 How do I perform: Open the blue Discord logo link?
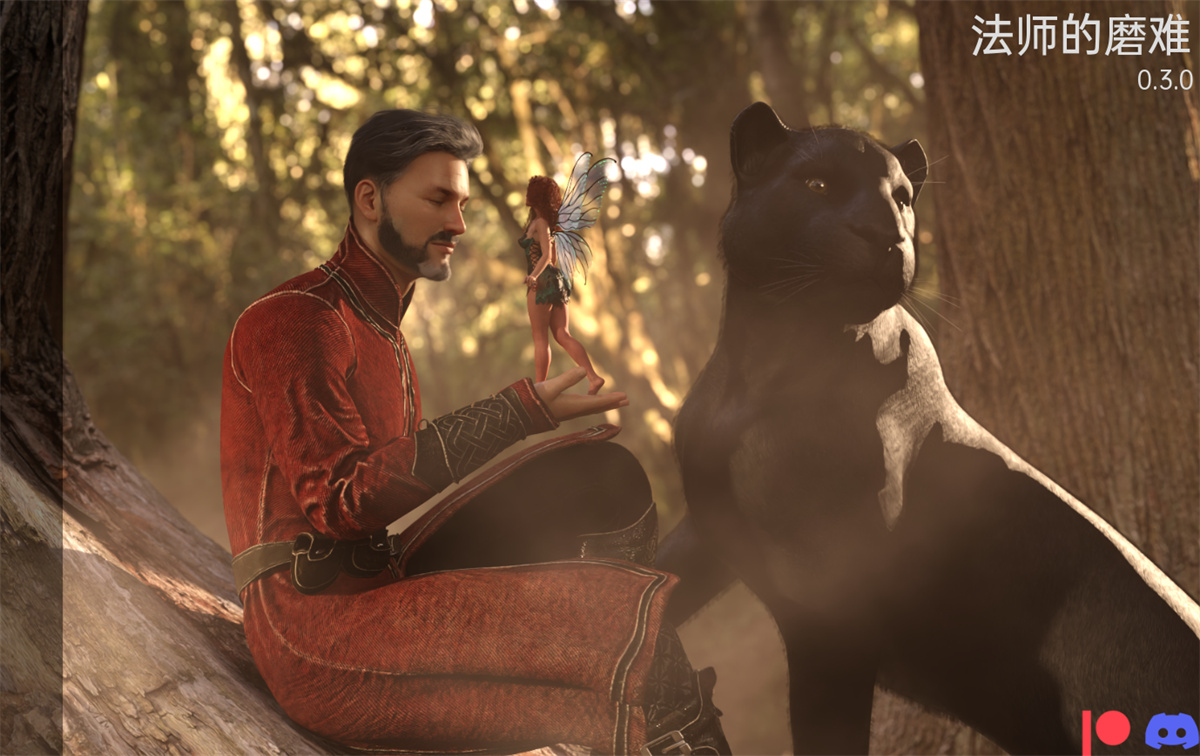click(x=1169, y=731)
